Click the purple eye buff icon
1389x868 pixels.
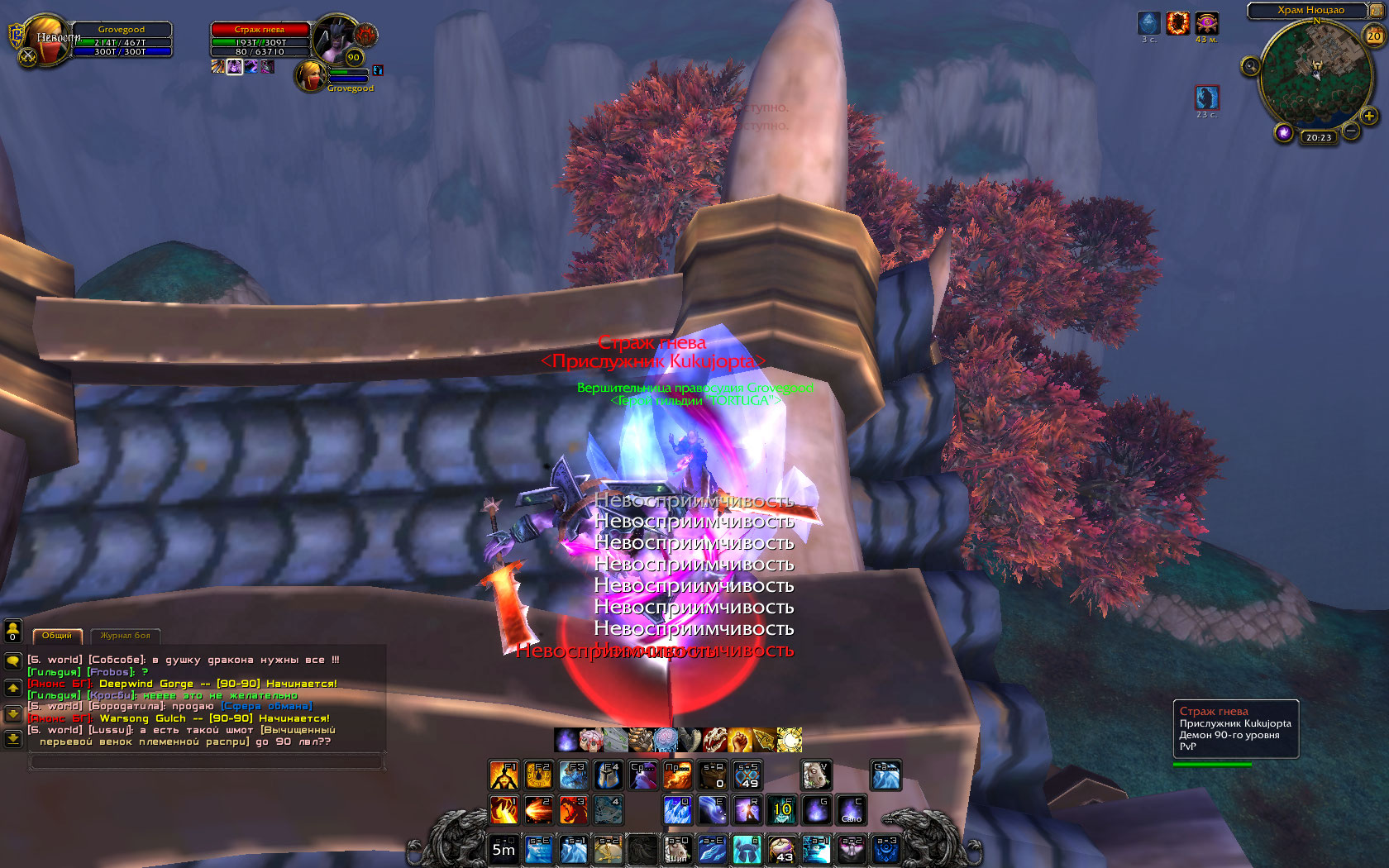point(1206,23)
